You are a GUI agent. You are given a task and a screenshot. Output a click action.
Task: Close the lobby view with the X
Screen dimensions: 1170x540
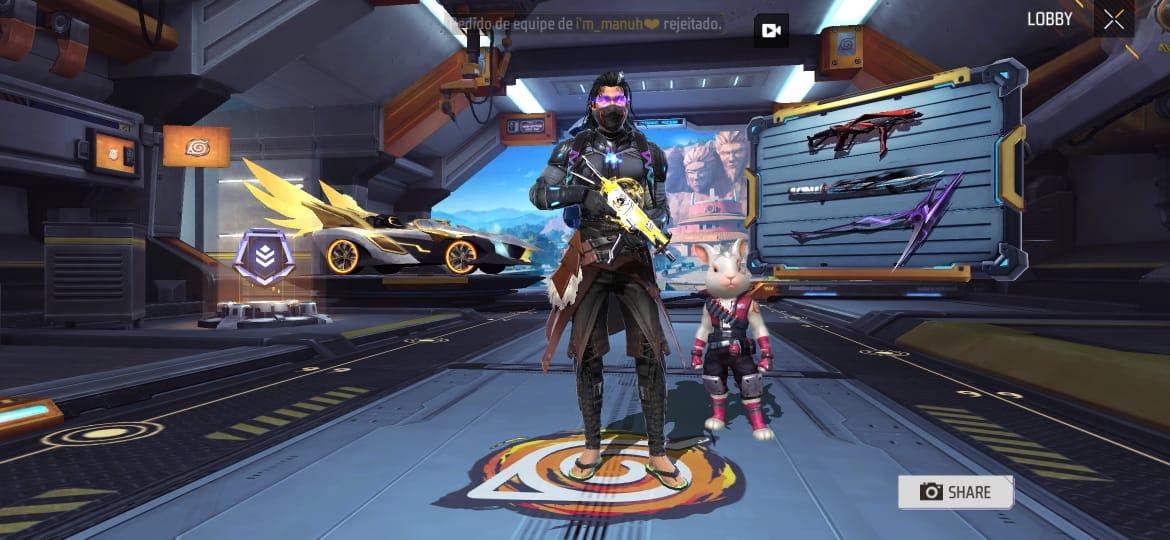(1114, 19)
